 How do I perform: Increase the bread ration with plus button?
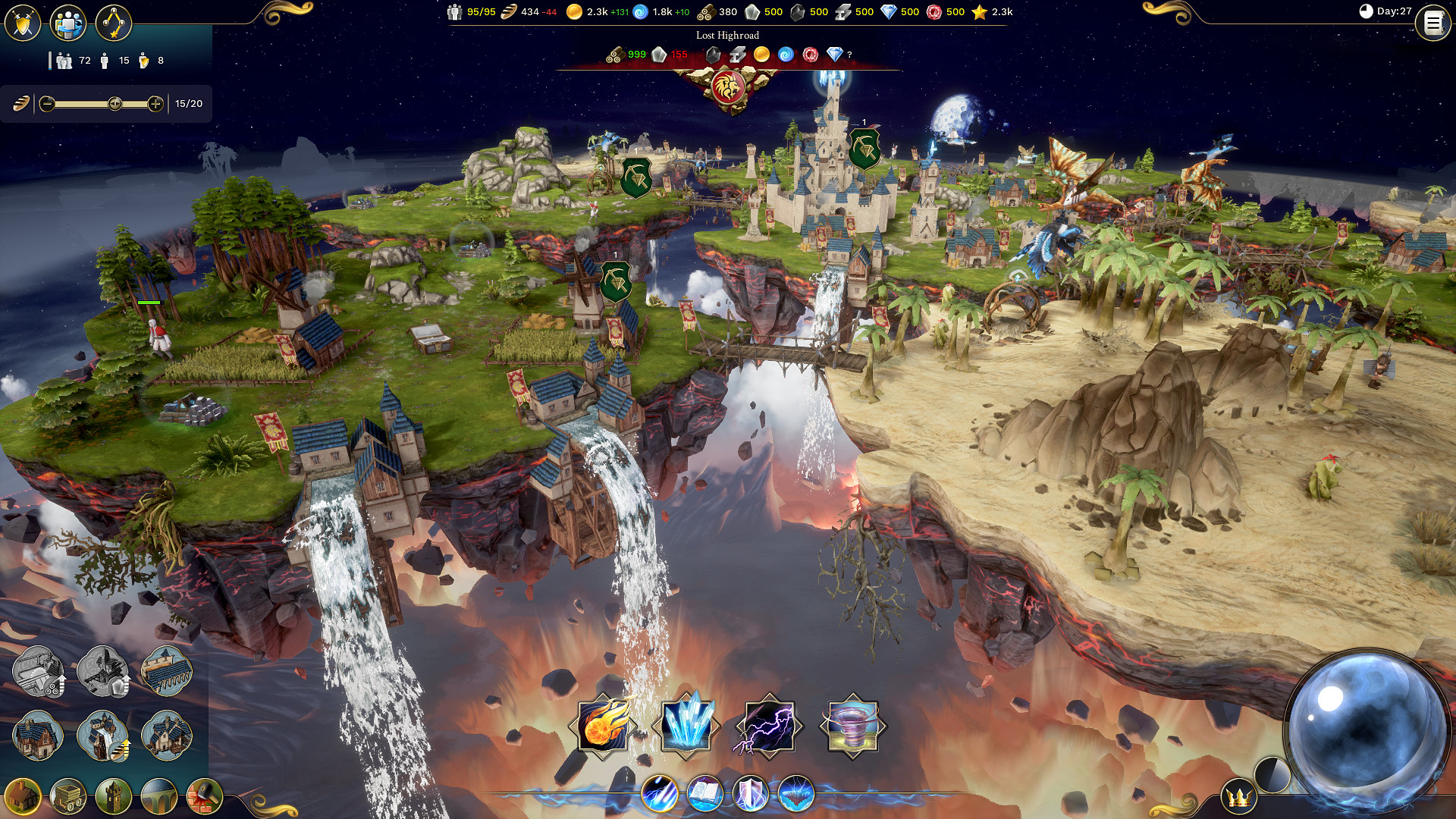click(x=155, y=104)
